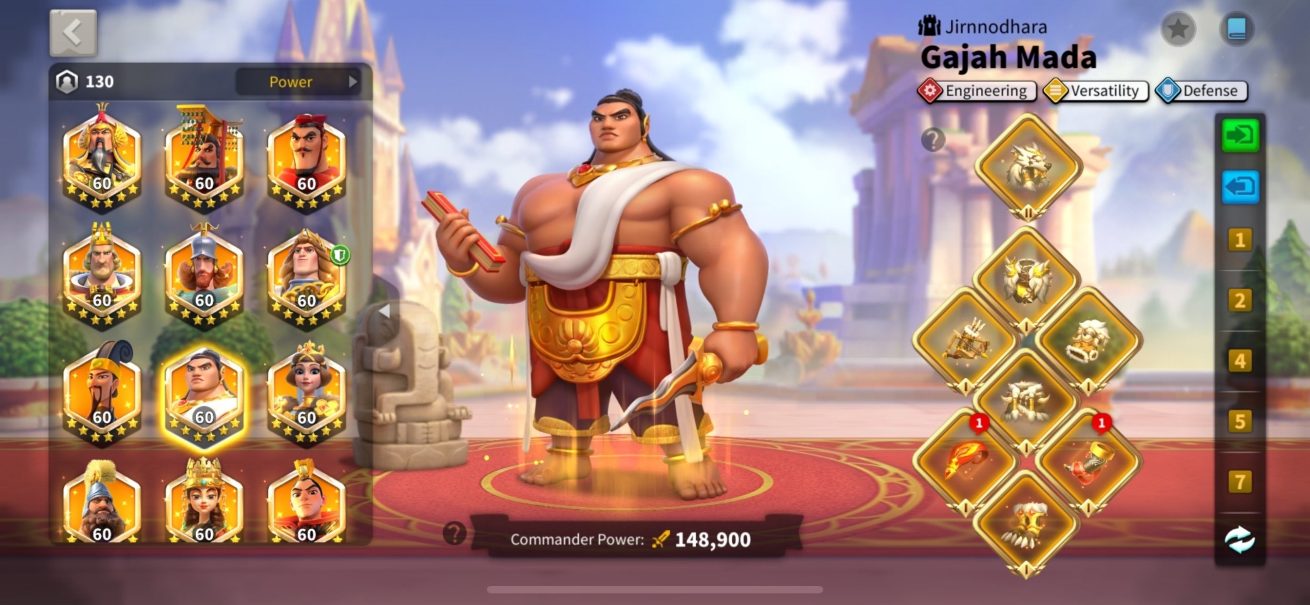The width and height of the screenshot is (1310, 605).
Task: Show the Versatility talent tag
Action: [1096, 91]
